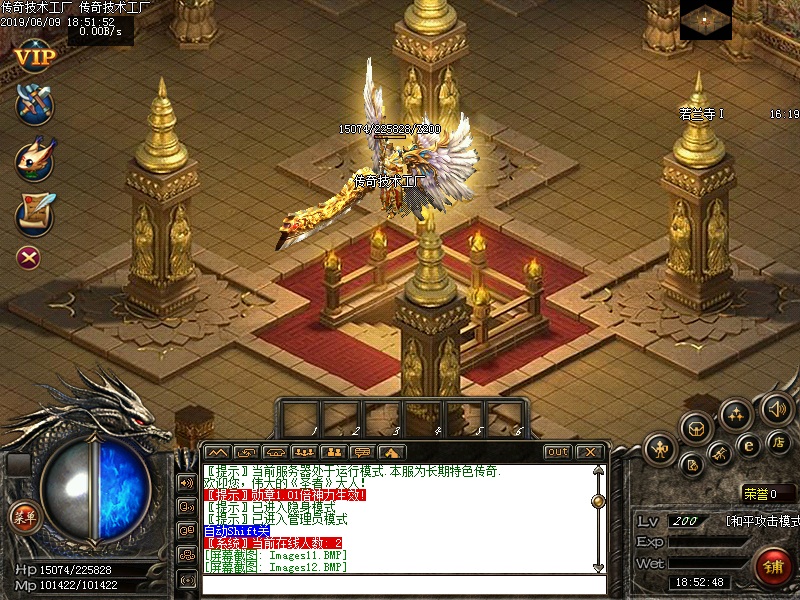Toggle the sound speaker button
The image size is (800, 600).
[777, 408]
